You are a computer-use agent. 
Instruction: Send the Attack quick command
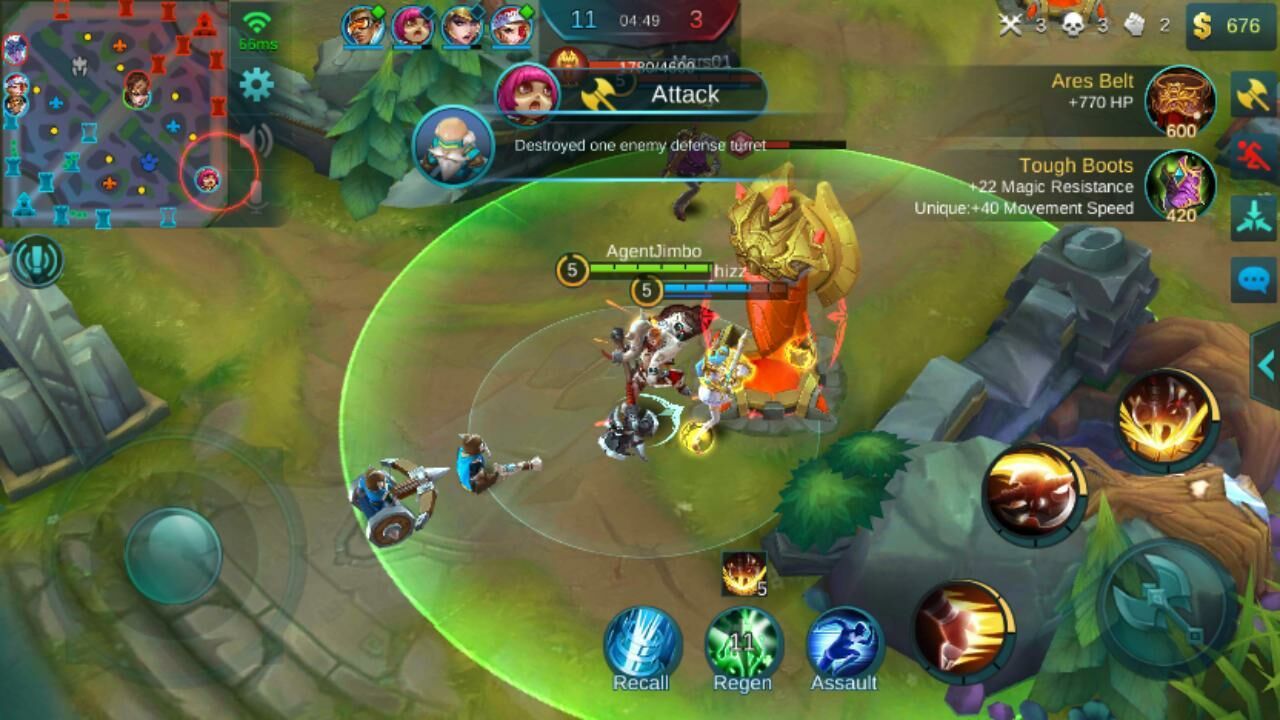(1253, 95)
